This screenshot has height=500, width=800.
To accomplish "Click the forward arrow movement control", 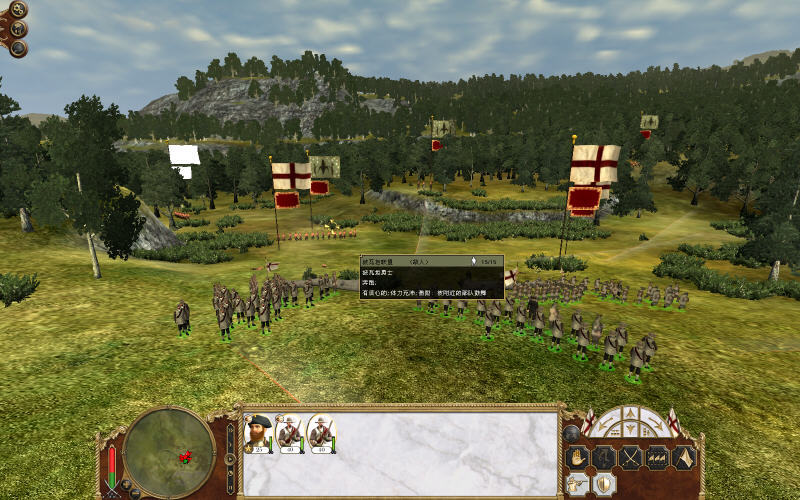I will pyautogui.click(x=630, y=412).
